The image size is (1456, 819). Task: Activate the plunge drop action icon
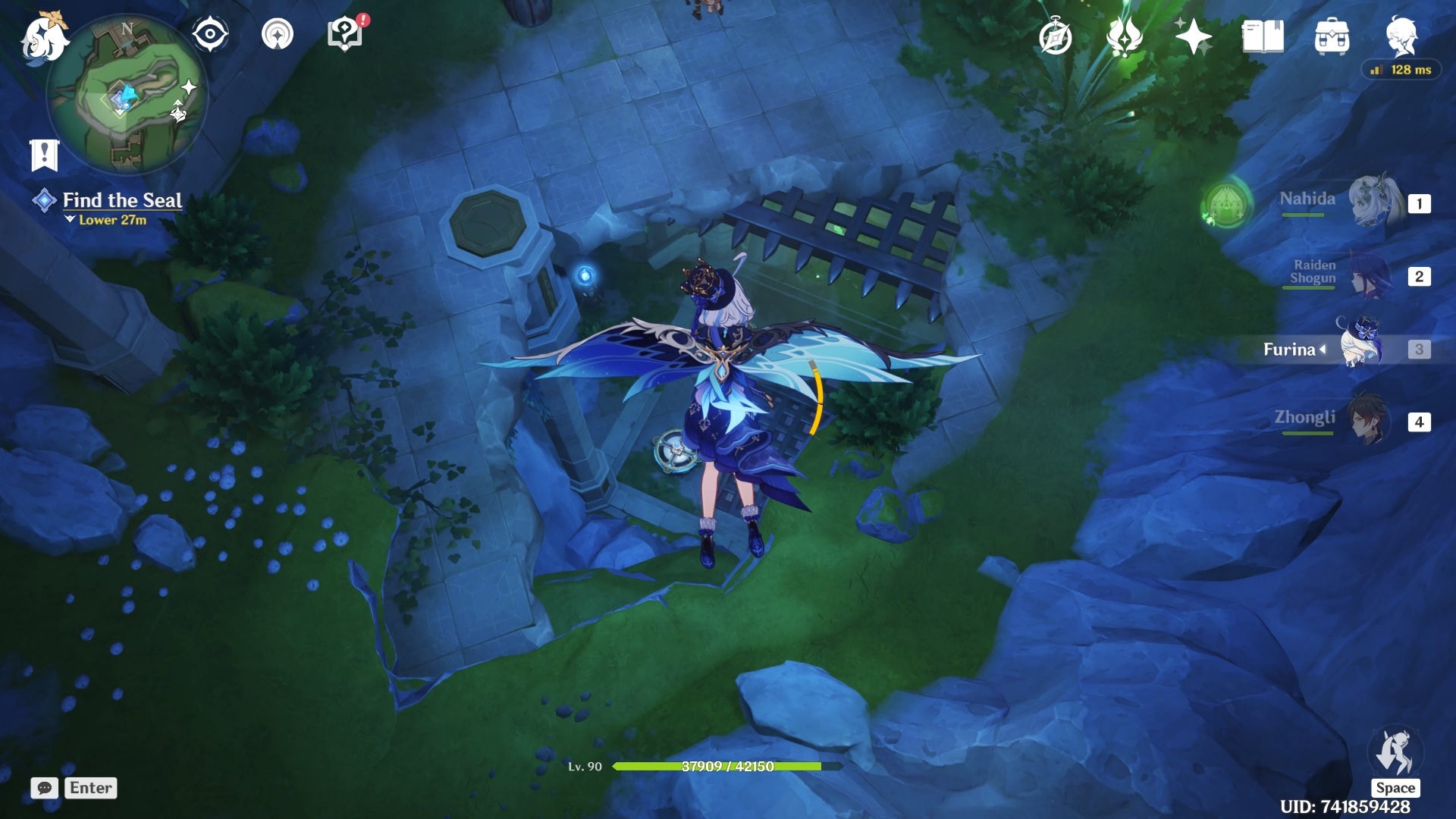click(x=1395, y=752)
